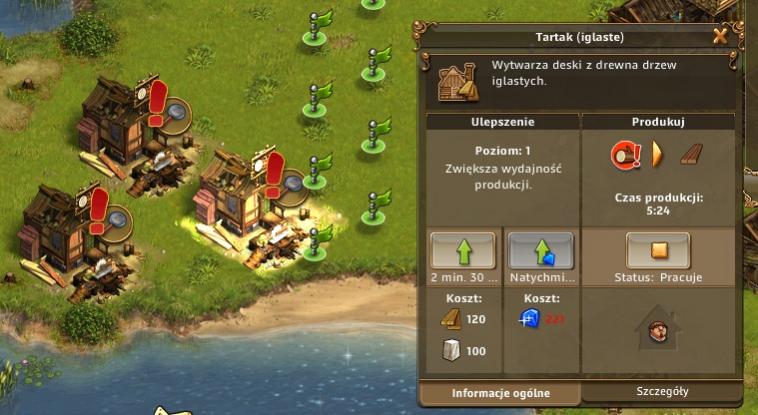Stop production with the orange square button
Viewport: 758px width, 415px height.
click(657, 250)
